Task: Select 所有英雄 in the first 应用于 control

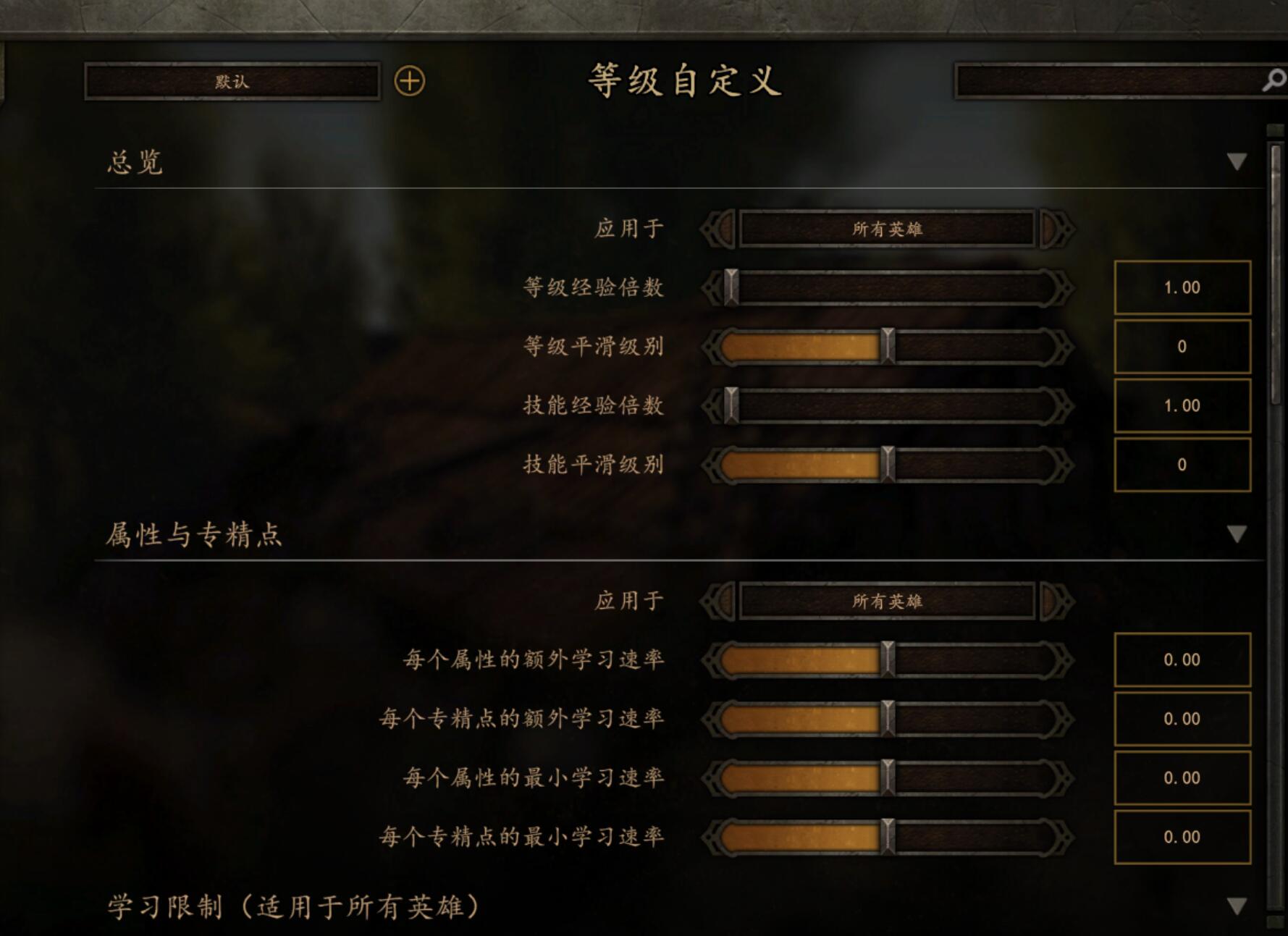Action: (888, 228)
